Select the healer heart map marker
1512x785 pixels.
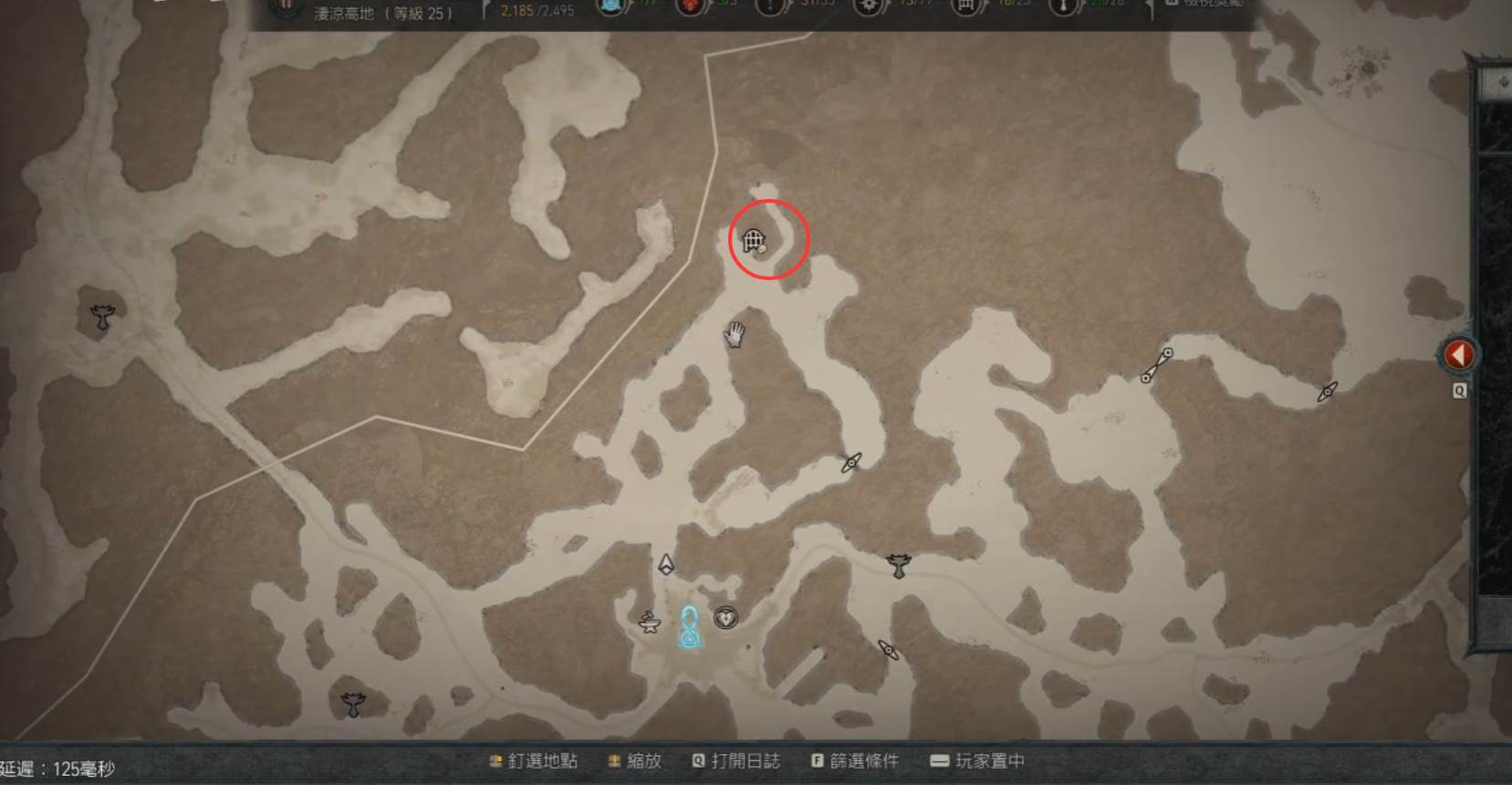tap(725, 618)
